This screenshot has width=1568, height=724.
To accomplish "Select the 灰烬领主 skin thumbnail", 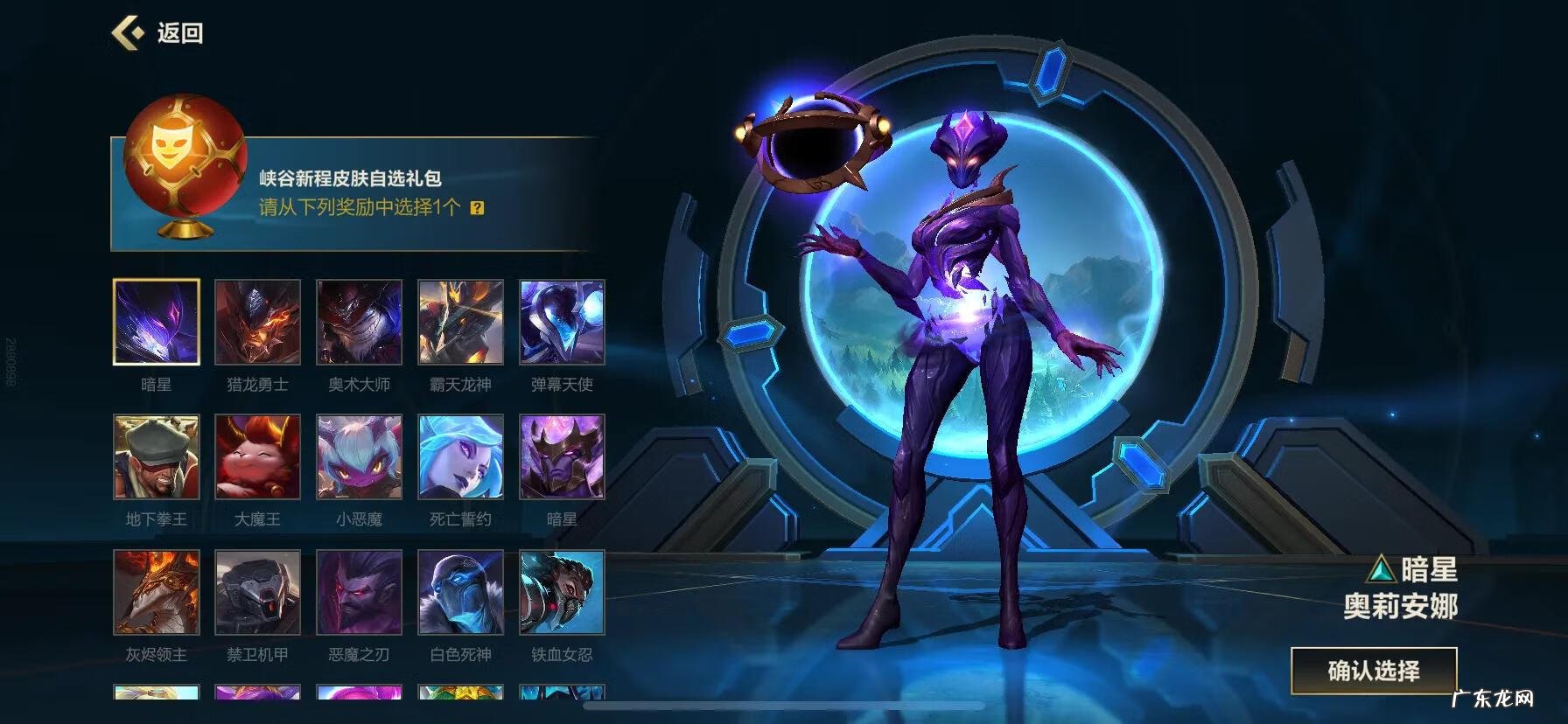I will tap(157, 592).
